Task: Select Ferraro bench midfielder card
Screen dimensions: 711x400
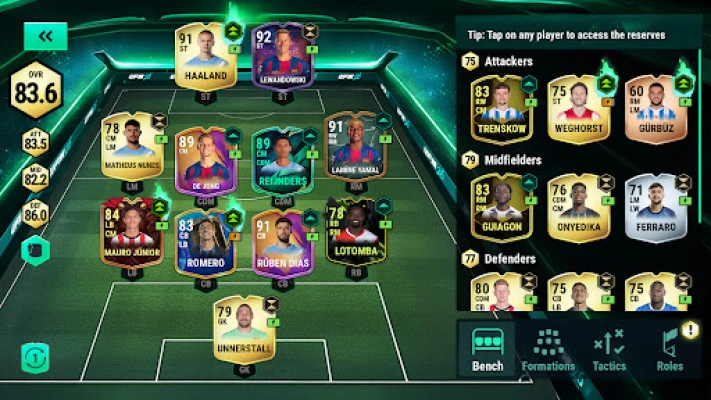Action: click(x=654, y=206)
